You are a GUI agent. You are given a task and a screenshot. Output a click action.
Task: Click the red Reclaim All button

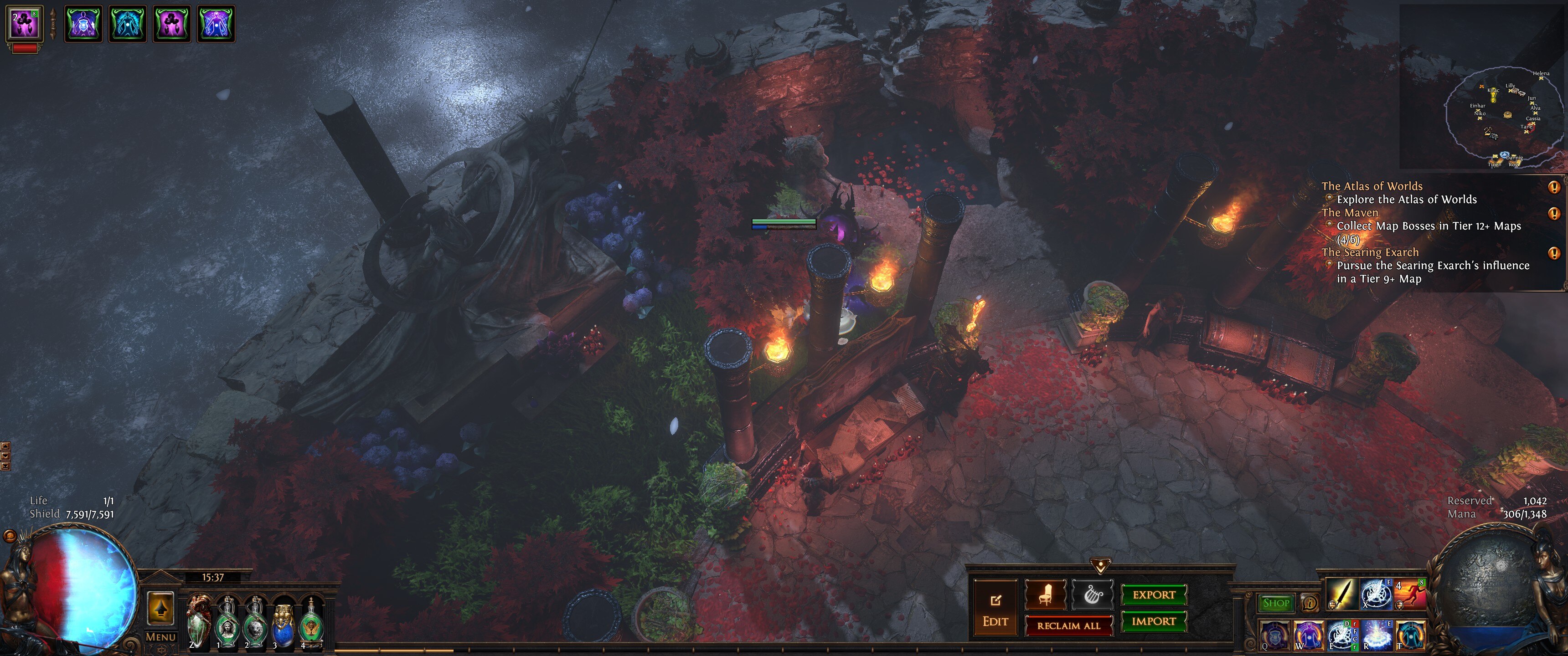coord(1068,625)
